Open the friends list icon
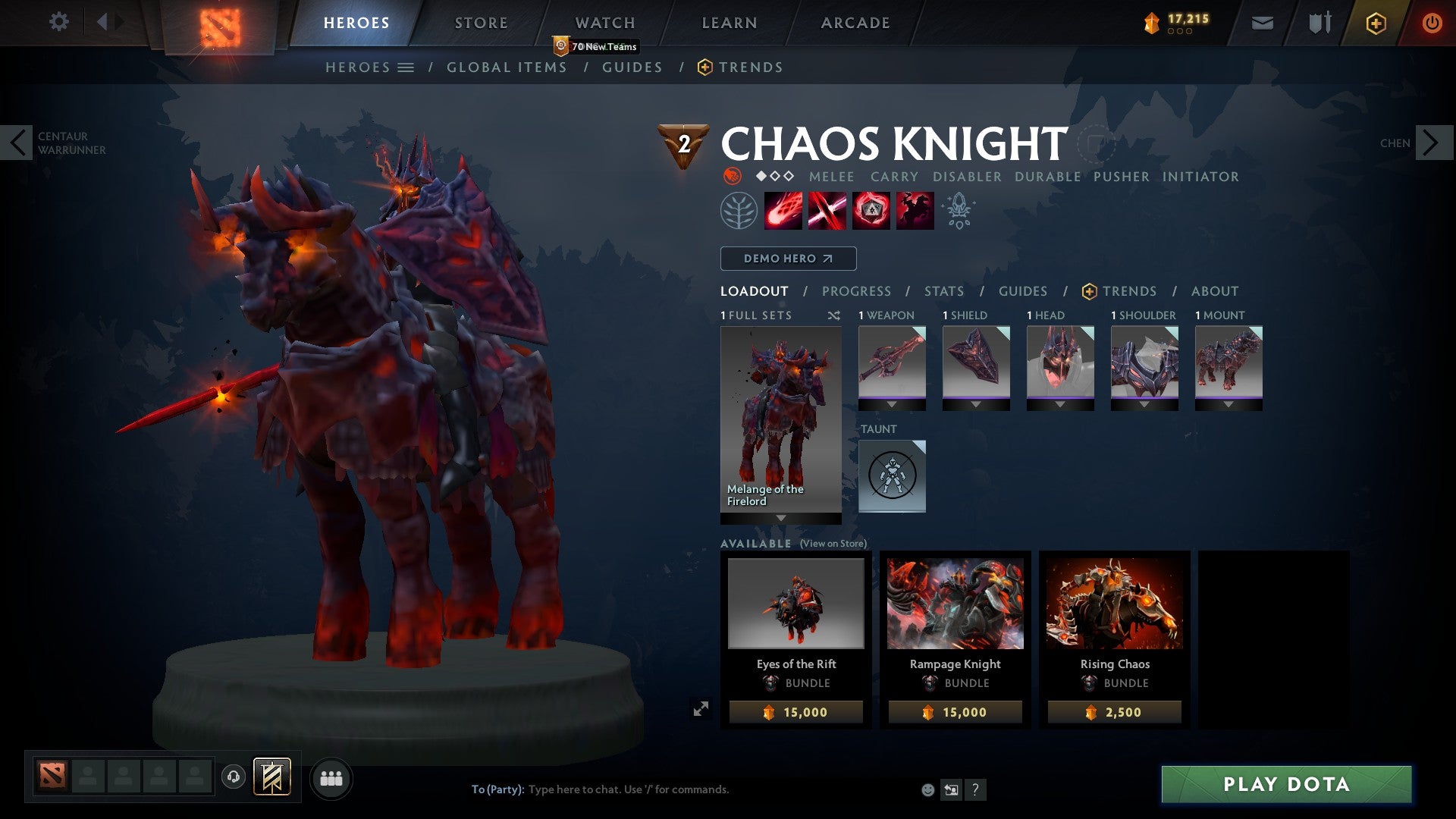The width and height of the screenshot is (1456, 819). (x=331, y=777)
